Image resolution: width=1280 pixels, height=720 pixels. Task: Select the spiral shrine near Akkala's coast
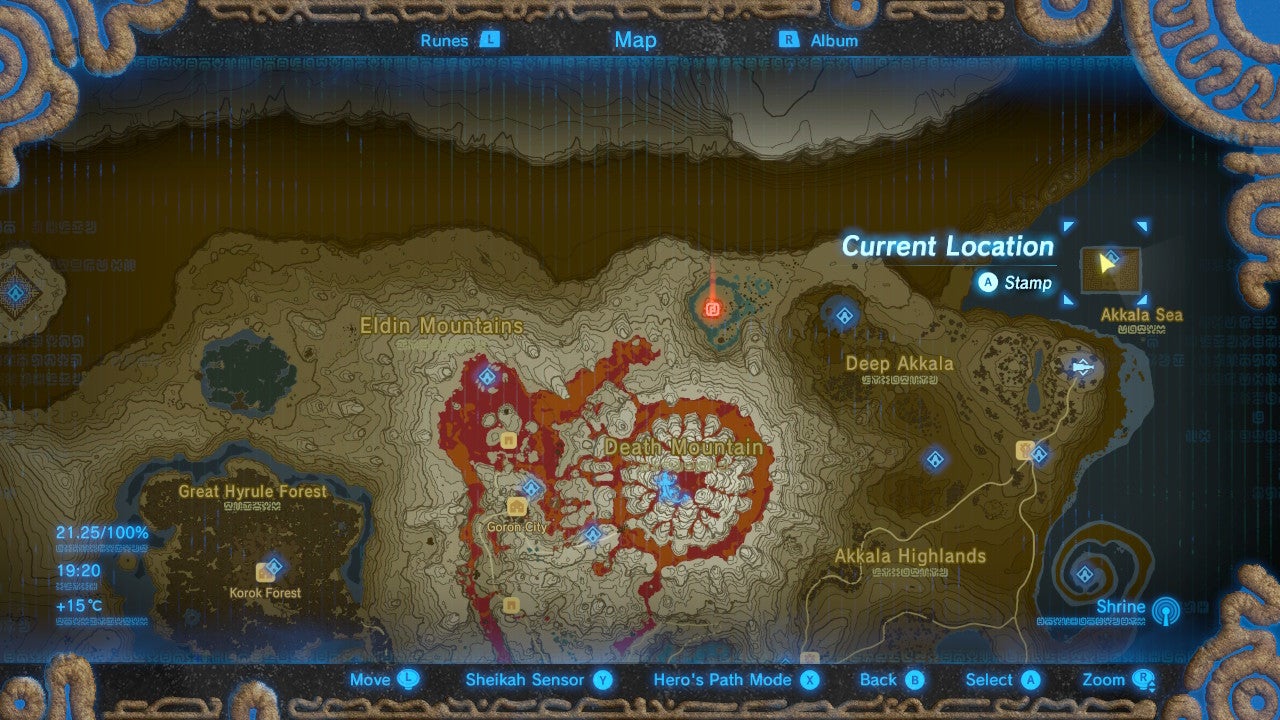[1084, 575]
